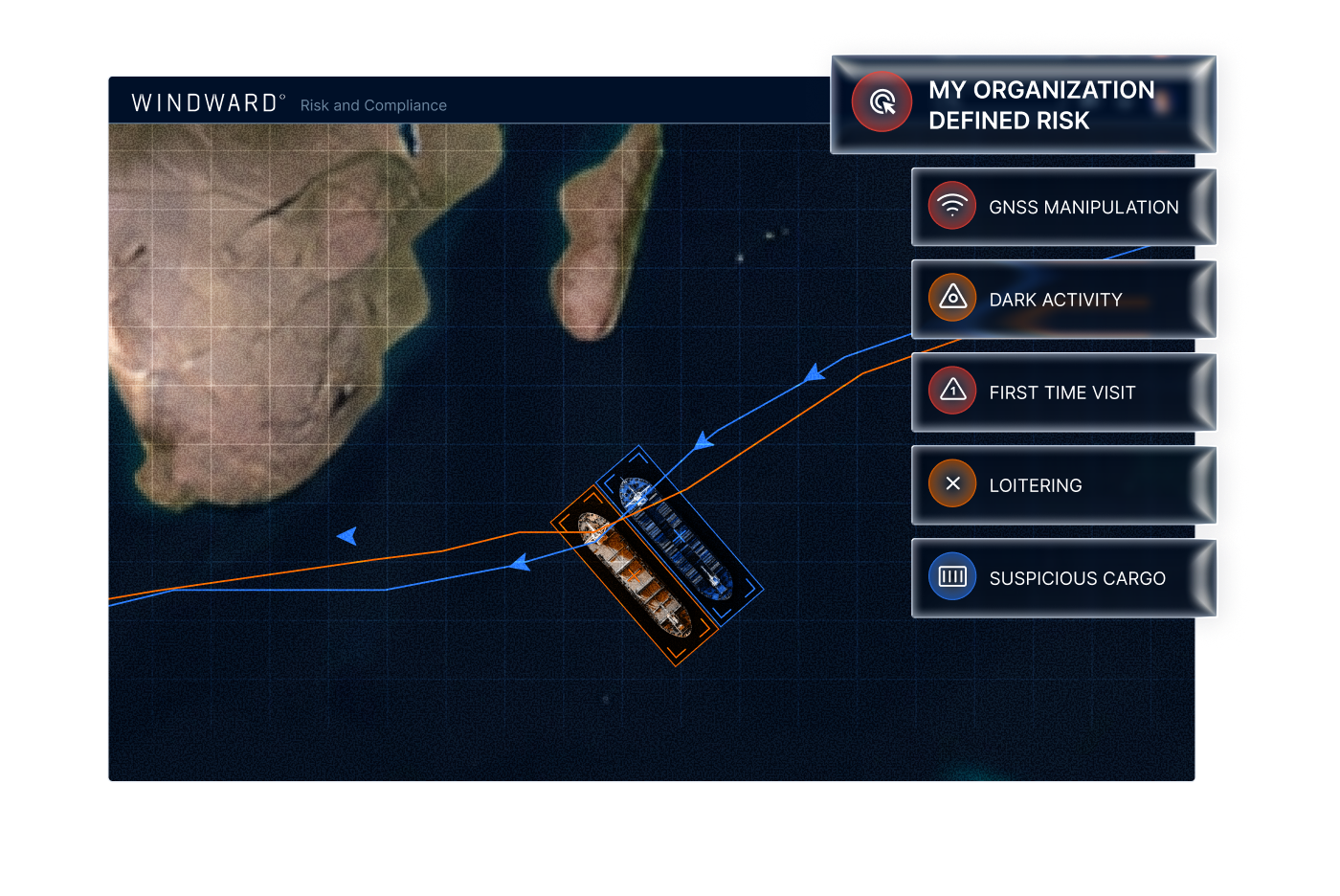Toggle the Suspicious Cargo risk filter
This screenshot has height=896, width=1340.
coord(1064,576)
